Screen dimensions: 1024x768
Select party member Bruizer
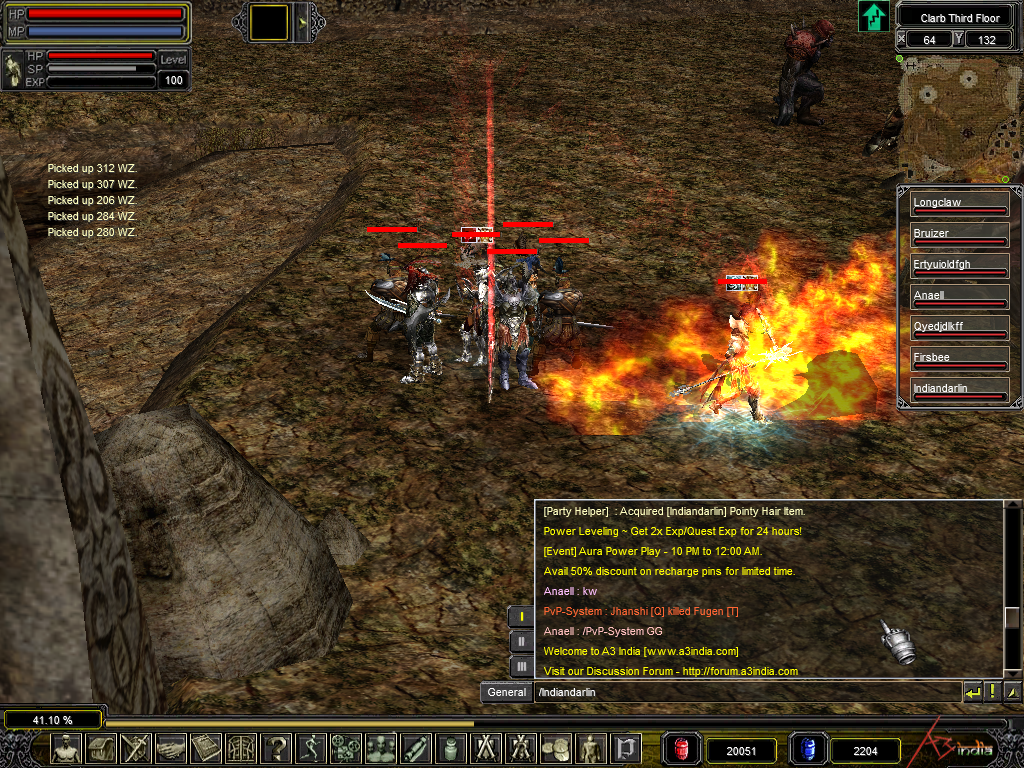(x=953, y=235)
